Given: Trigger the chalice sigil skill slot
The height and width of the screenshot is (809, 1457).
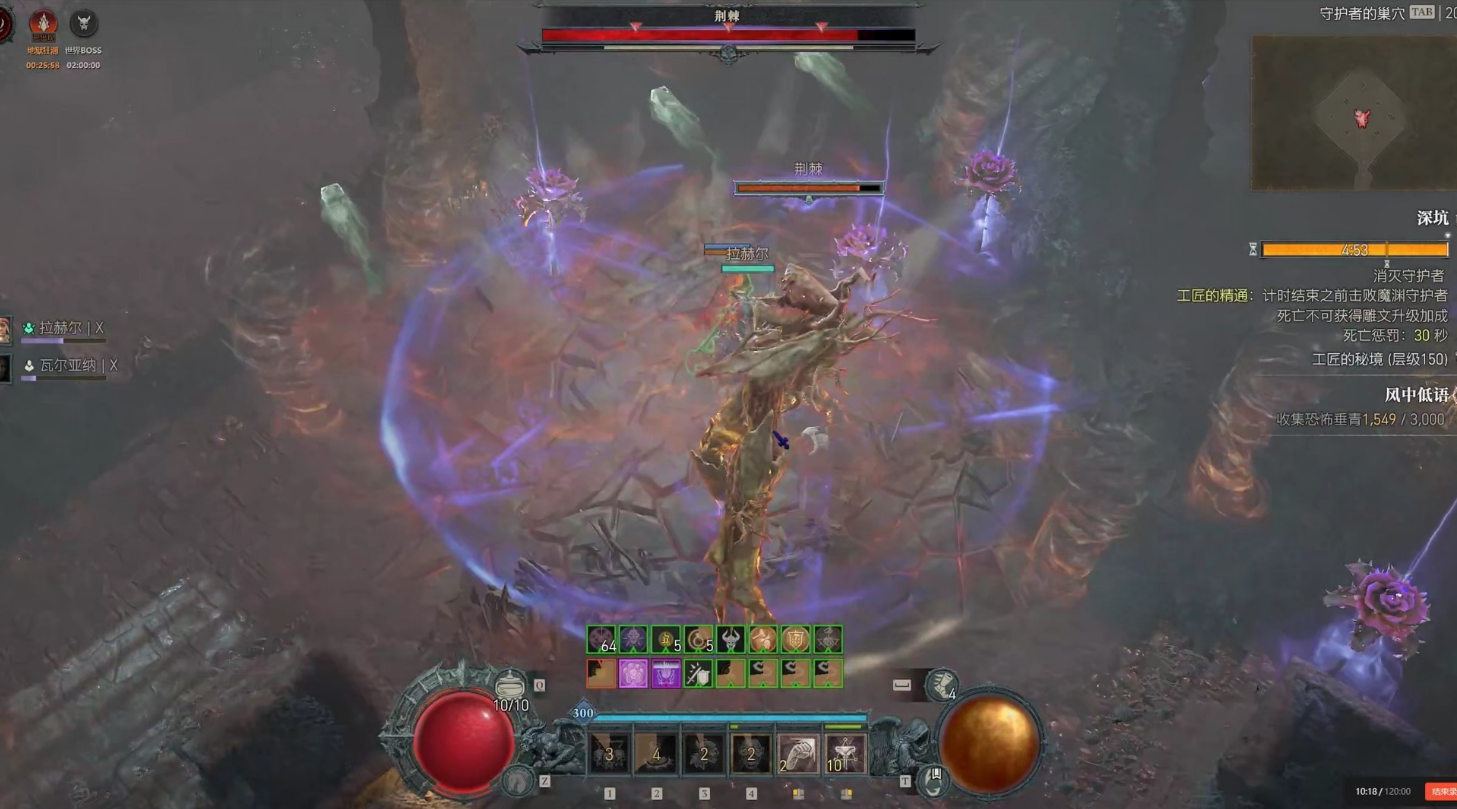Looking at the screenshot, I should click(x=844, y=753).
